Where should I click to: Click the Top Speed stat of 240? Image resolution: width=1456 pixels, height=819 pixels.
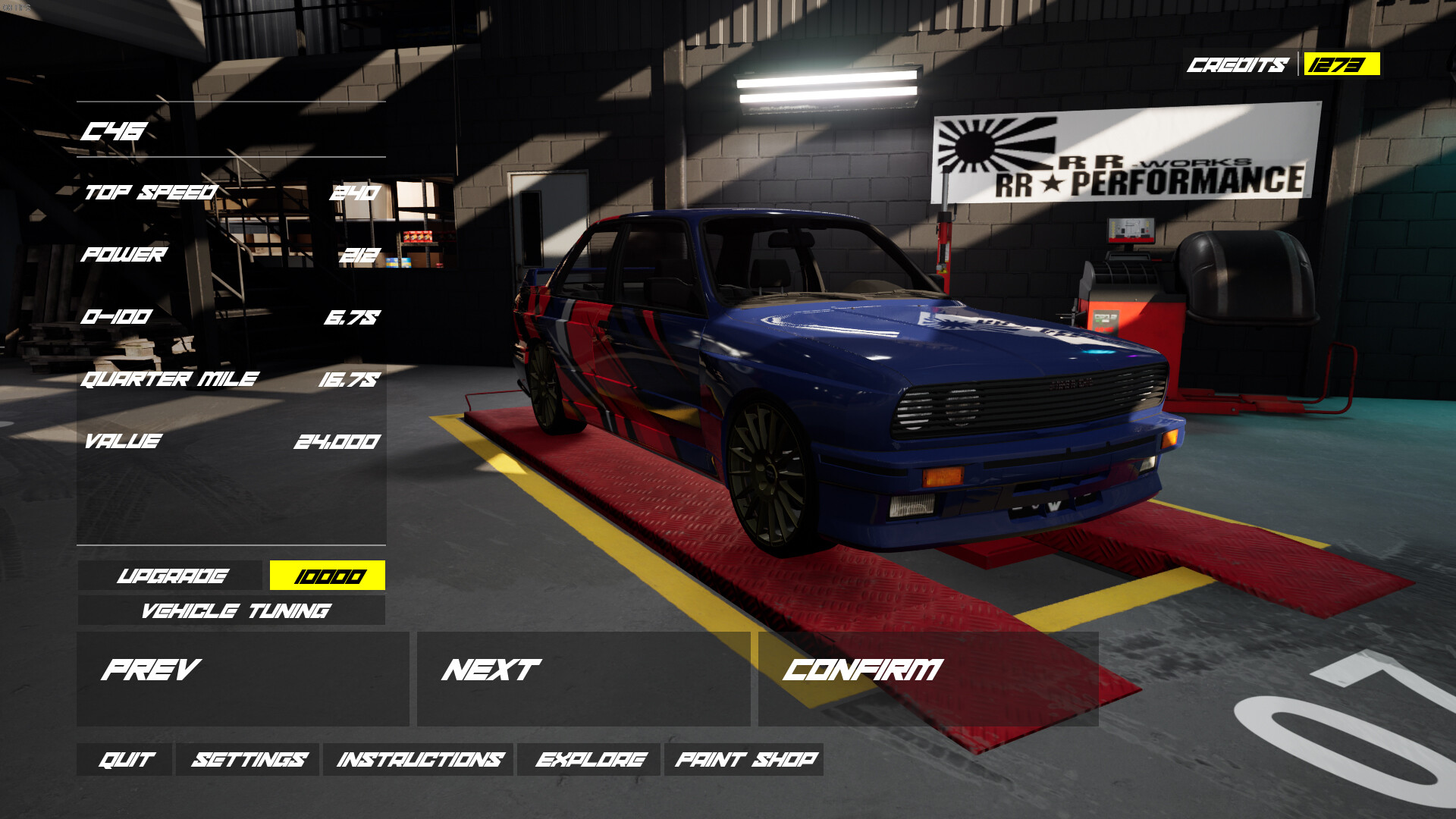(353, 193)
